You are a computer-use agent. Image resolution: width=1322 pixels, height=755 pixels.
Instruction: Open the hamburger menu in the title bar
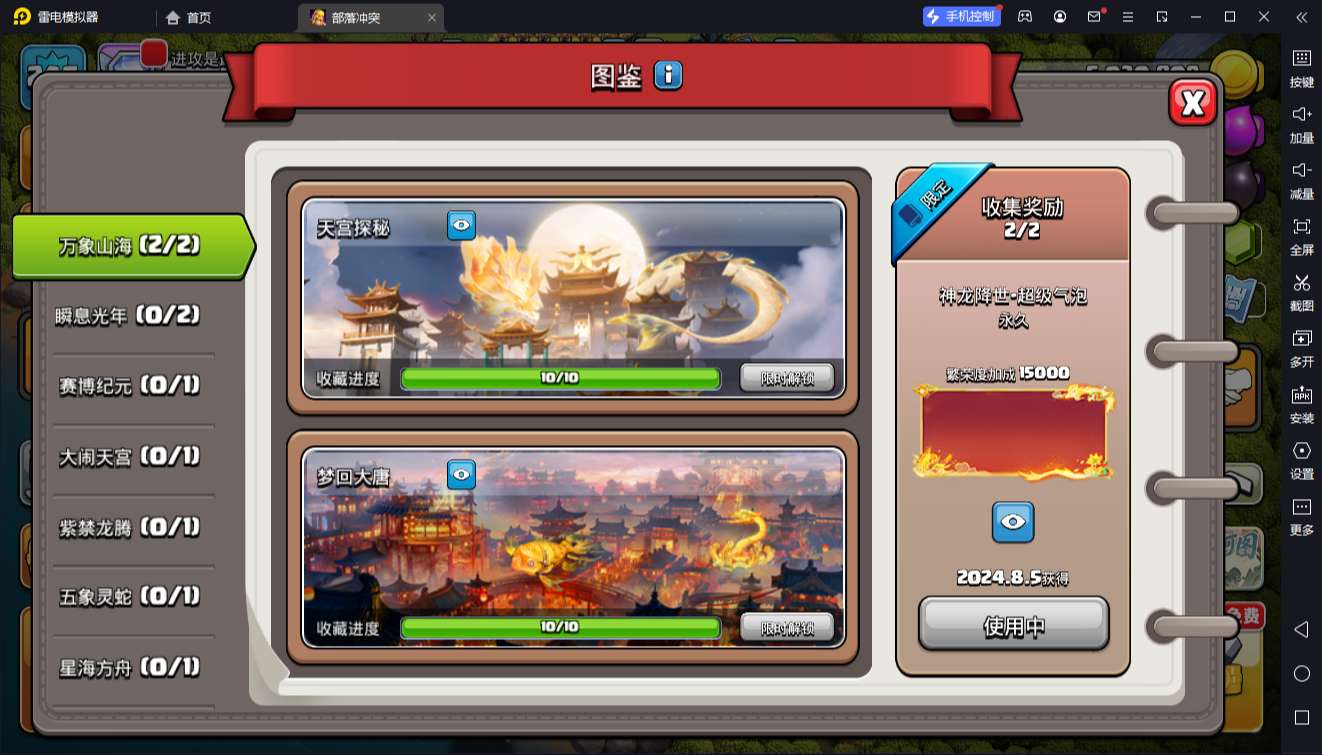pyautogui.click(x=1128, y=16)
